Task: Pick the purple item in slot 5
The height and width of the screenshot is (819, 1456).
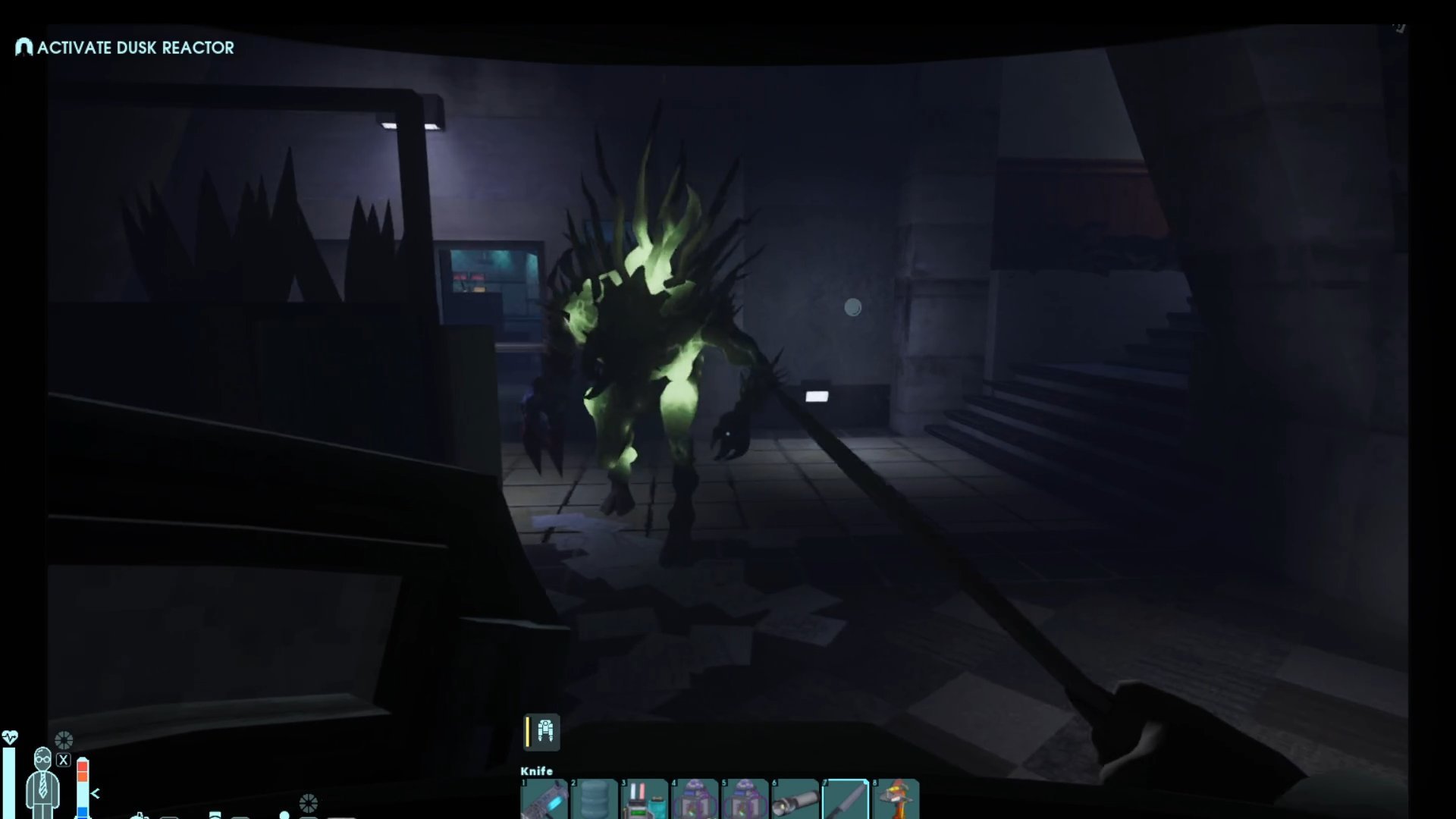Action: tap(744, 799)
